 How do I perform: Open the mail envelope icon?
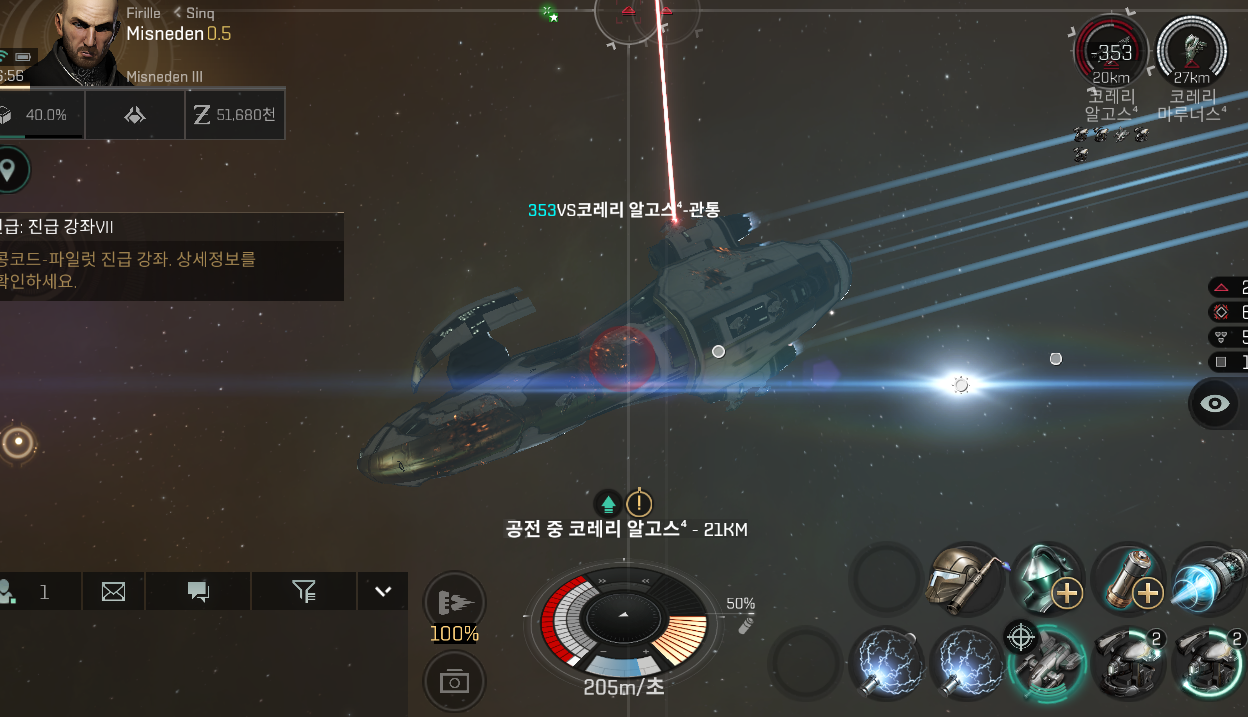[113, 592]
